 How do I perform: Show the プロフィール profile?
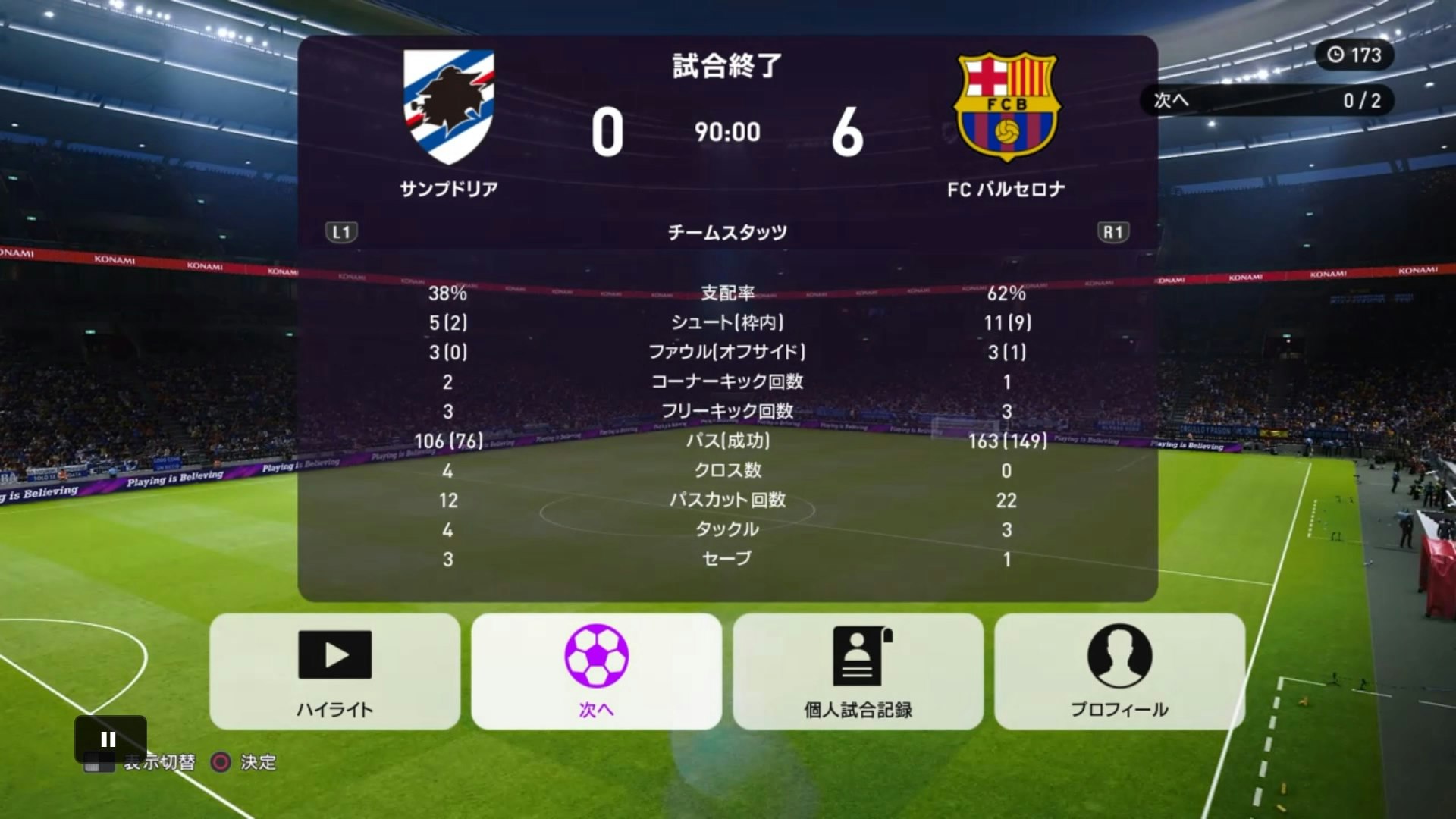coord(1119,671)
